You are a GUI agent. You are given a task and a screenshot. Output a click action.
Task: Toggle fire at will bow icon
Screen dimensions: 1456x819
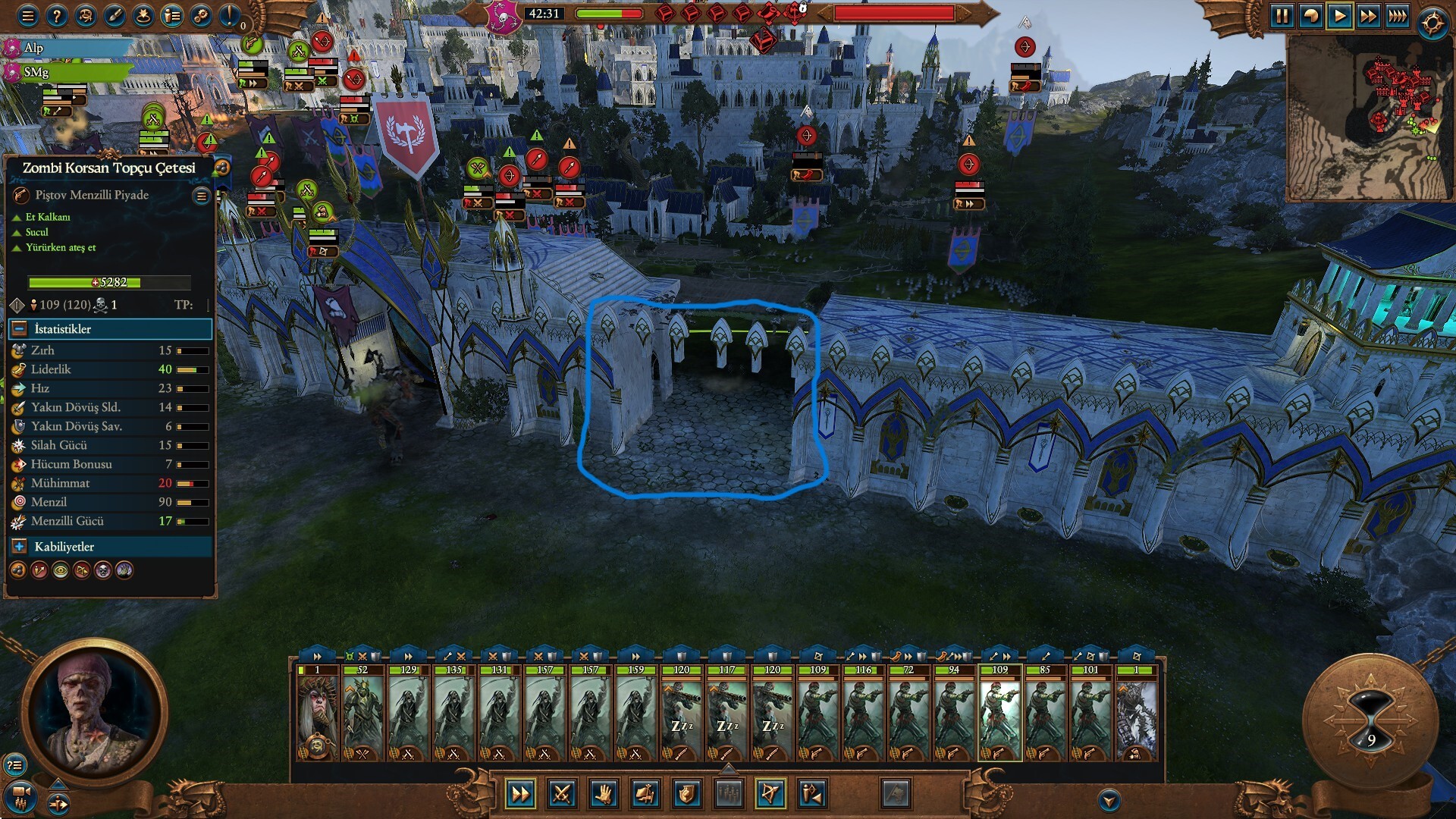(770, 794)
